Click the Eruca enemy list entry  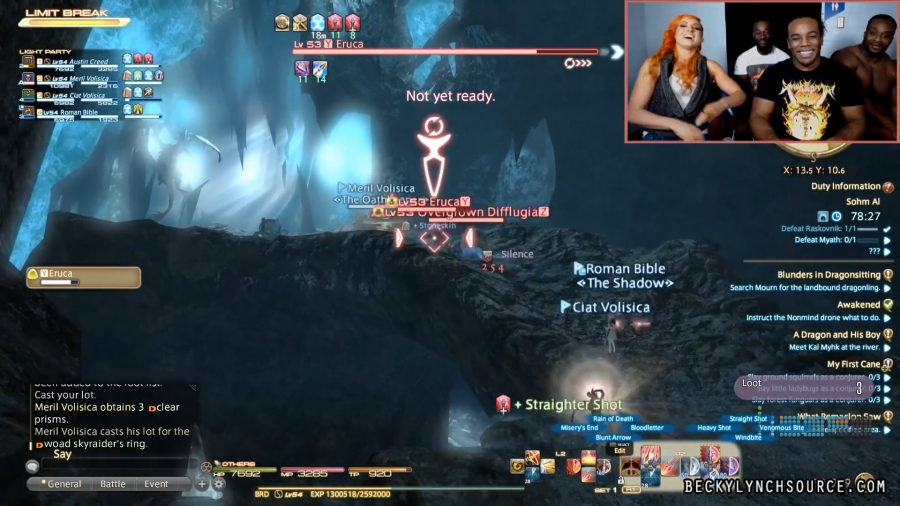point(82,275)
